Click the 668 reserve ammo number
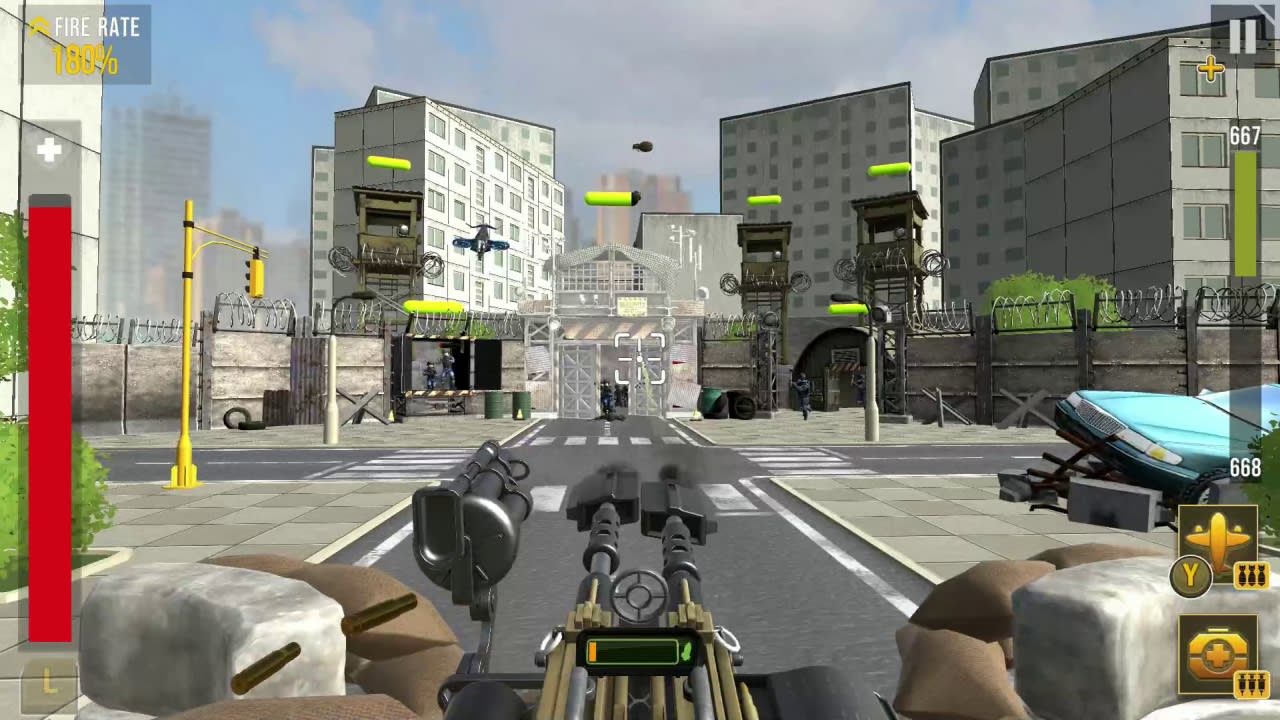The height and width of the screenshot is (720, 1280). [x=1246, y=466]
